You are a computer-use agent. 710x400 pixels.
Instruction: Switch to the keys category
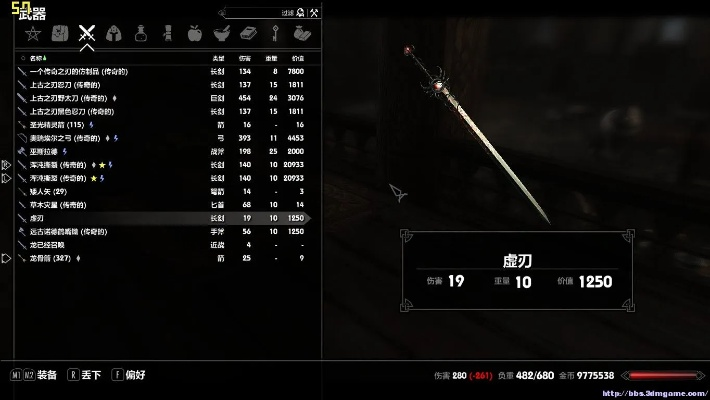[x=273, y=35]
